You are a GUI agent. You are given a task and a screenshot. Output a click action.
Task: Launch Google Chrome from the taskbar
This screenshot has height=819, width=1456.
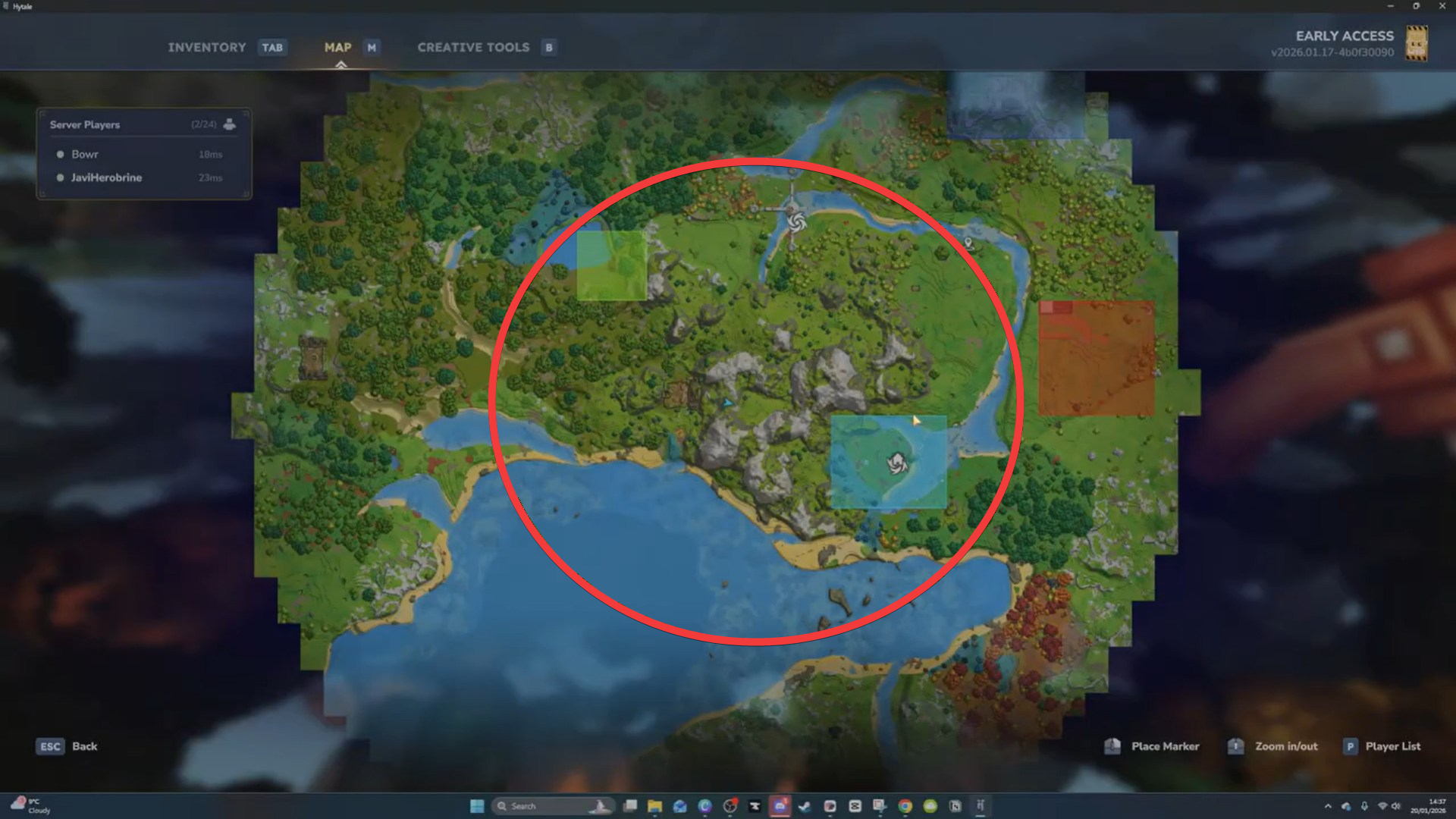[905, 806]
